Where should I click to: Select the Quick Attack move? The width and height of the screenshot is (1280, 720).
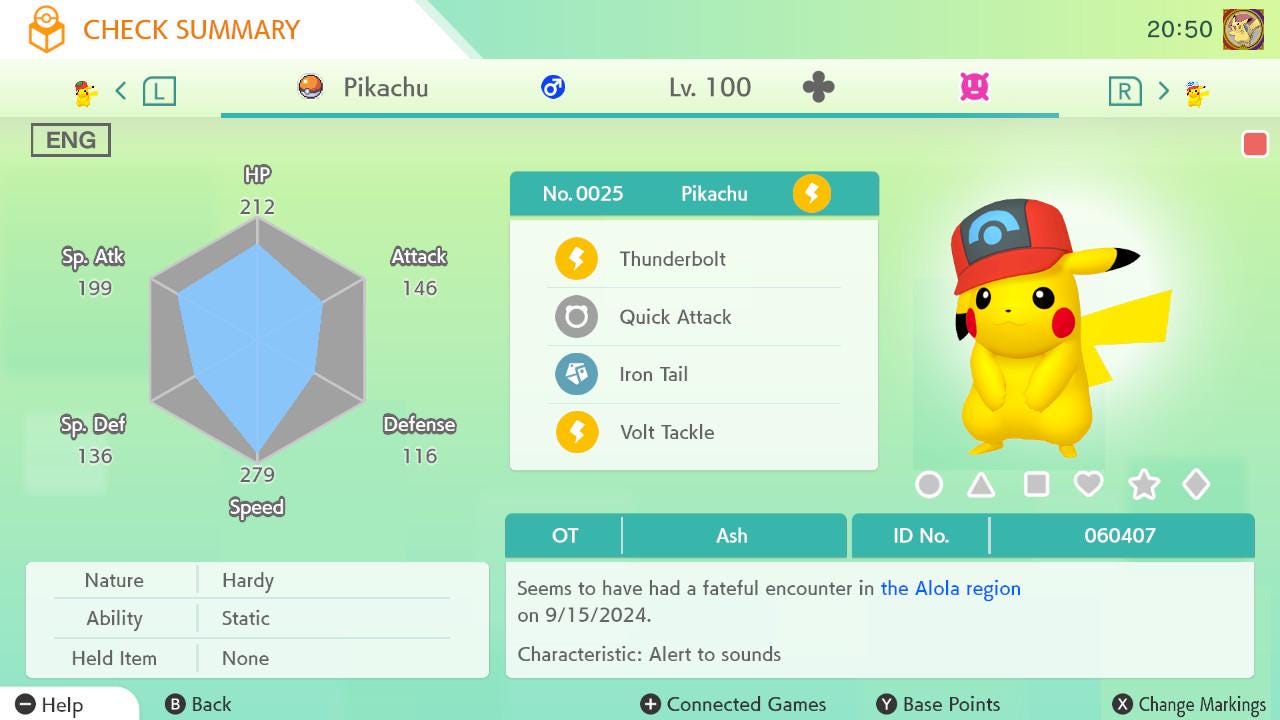(675, 317)
